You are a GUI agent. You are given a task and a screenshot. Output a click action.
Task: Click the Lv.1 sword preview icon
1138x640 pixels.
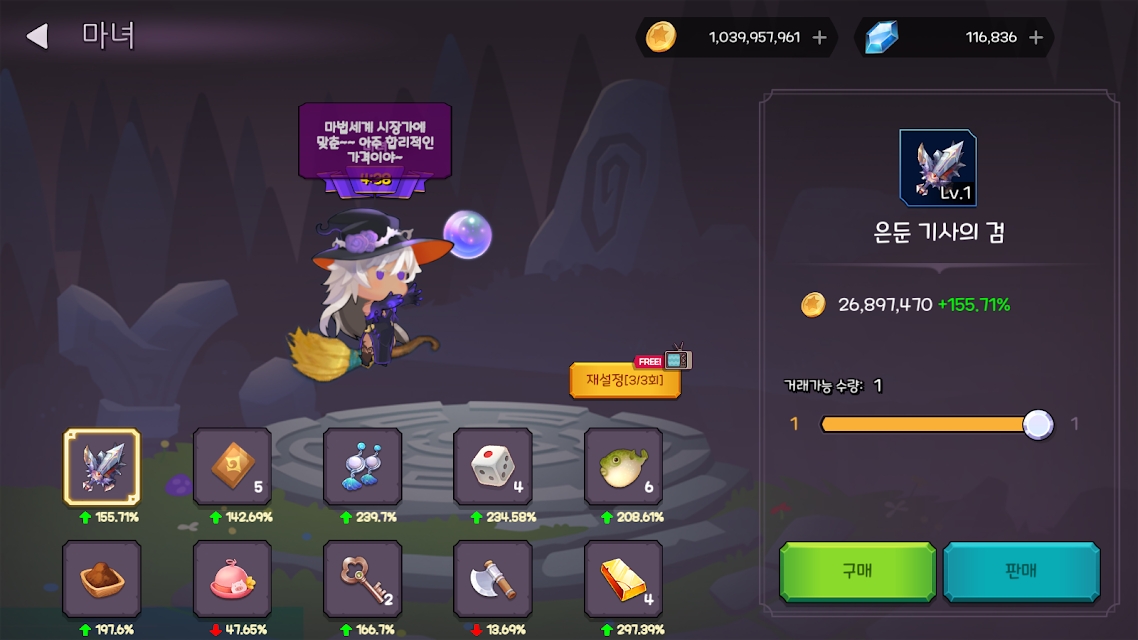937,168
